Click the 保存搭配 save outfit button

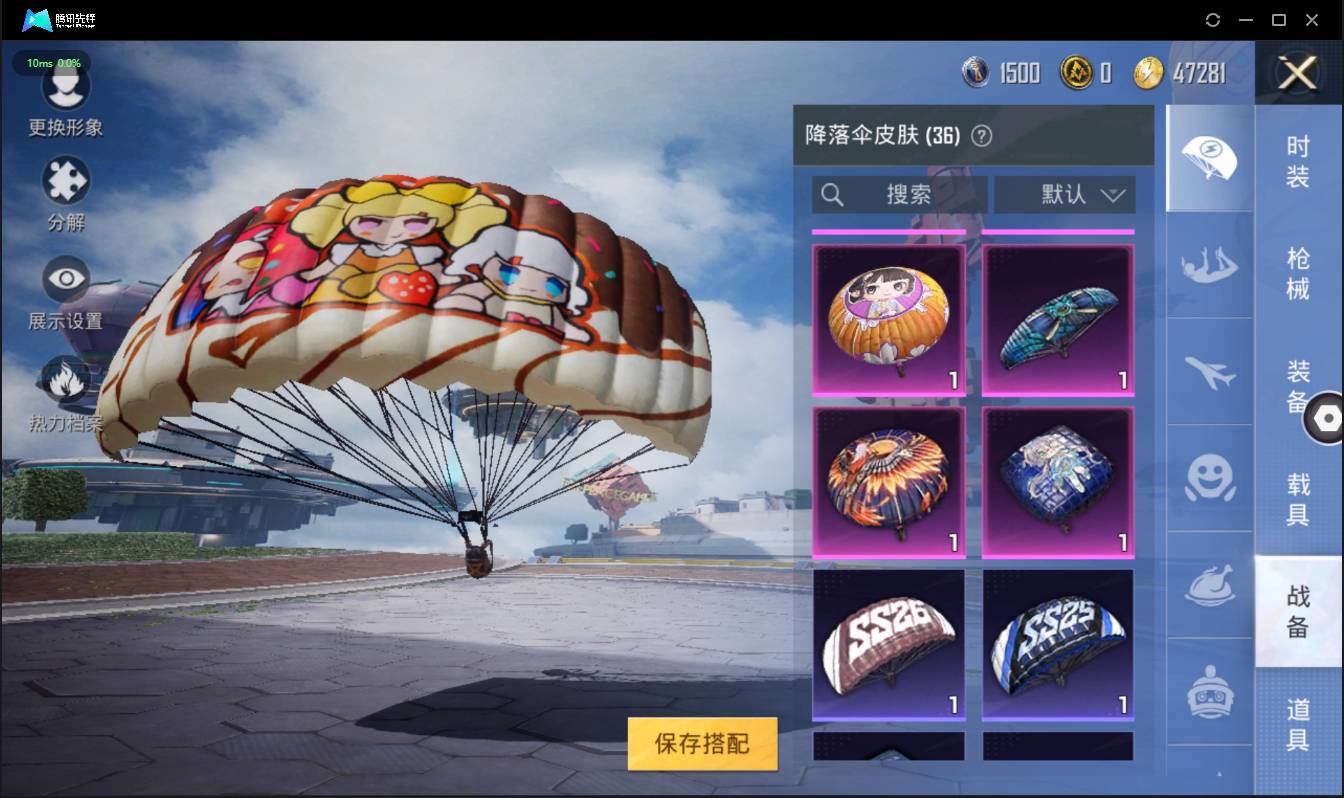click(x=702, y=744)
